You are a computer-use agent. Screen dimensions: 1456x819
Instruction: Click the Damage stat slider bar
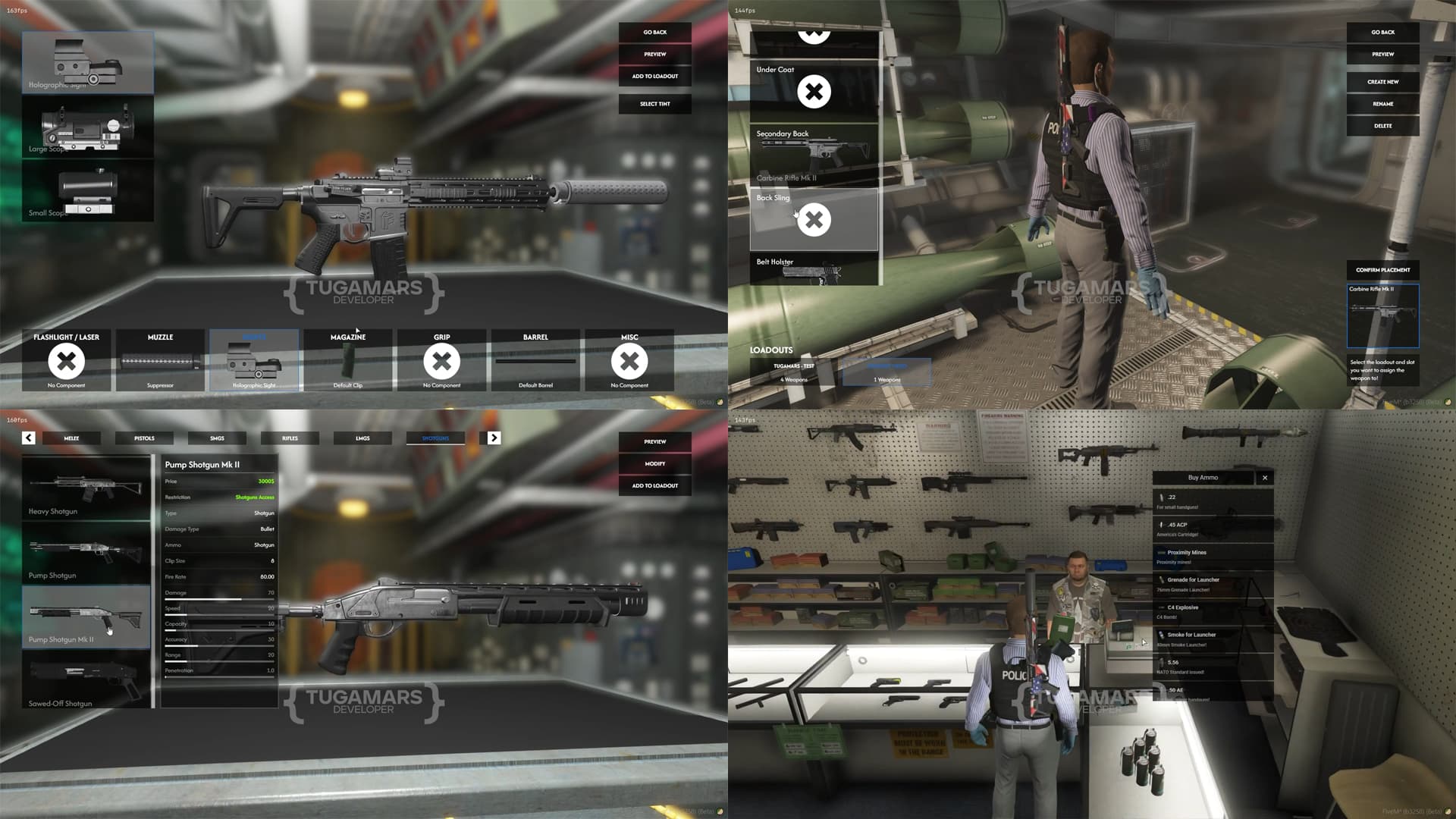coord(218,598)
